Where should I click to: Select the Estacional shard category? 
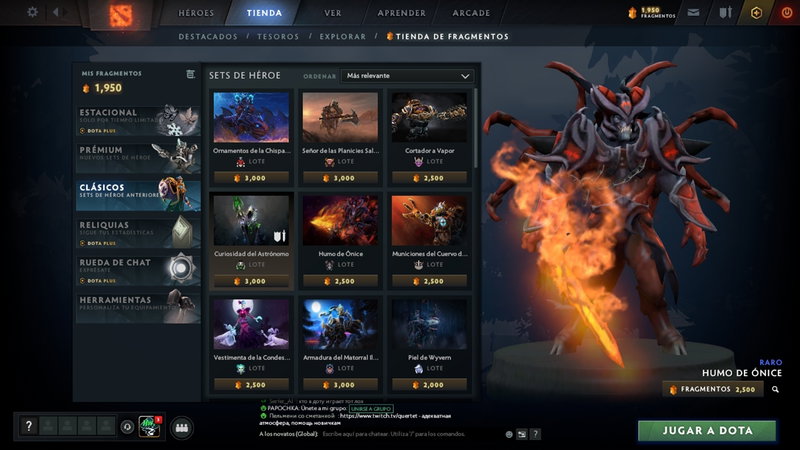pyautogui.click(x=140, y=119)
